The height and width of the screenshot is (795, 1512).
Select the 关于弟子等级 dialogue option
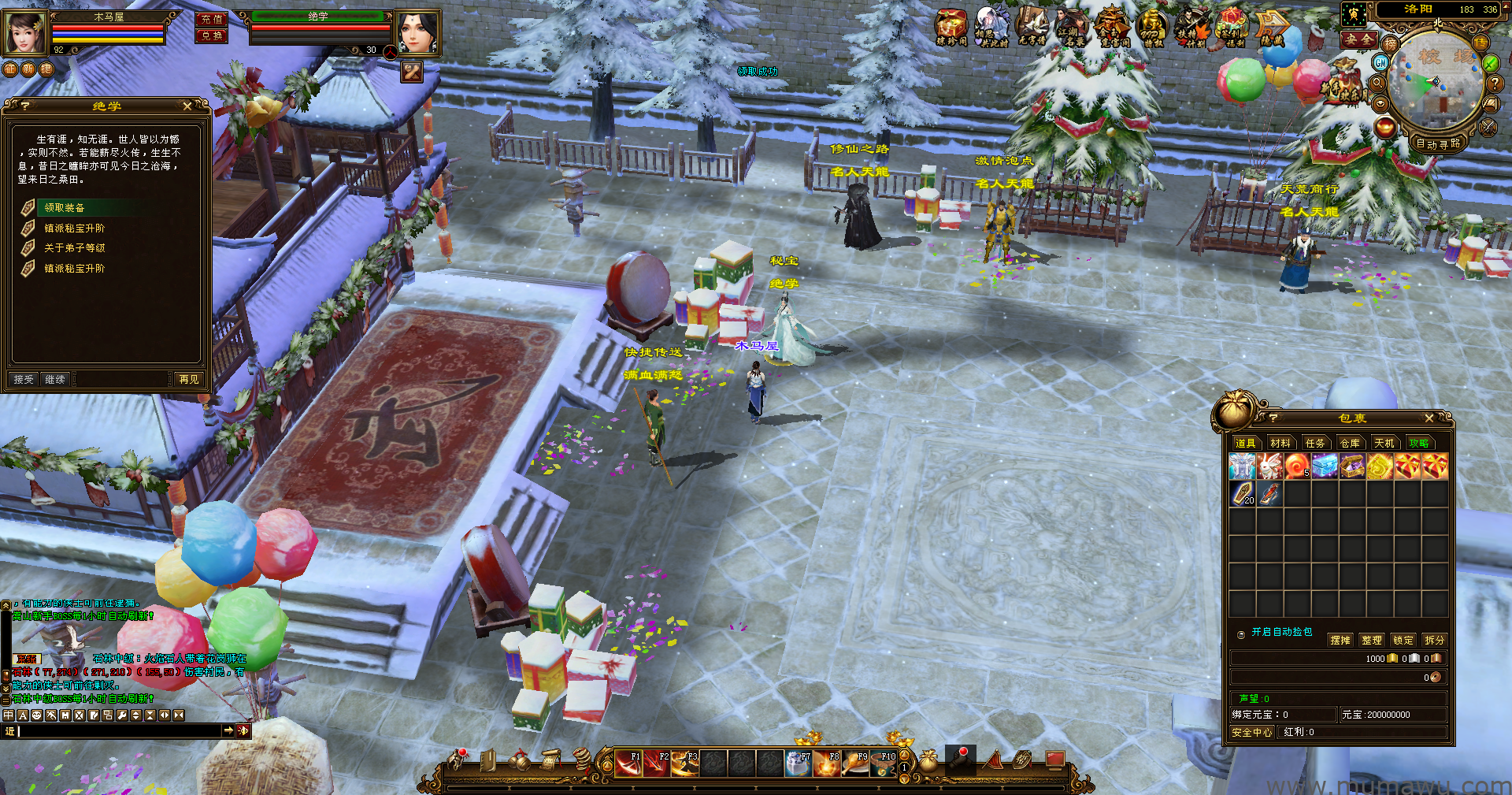(x=74, y=248)
